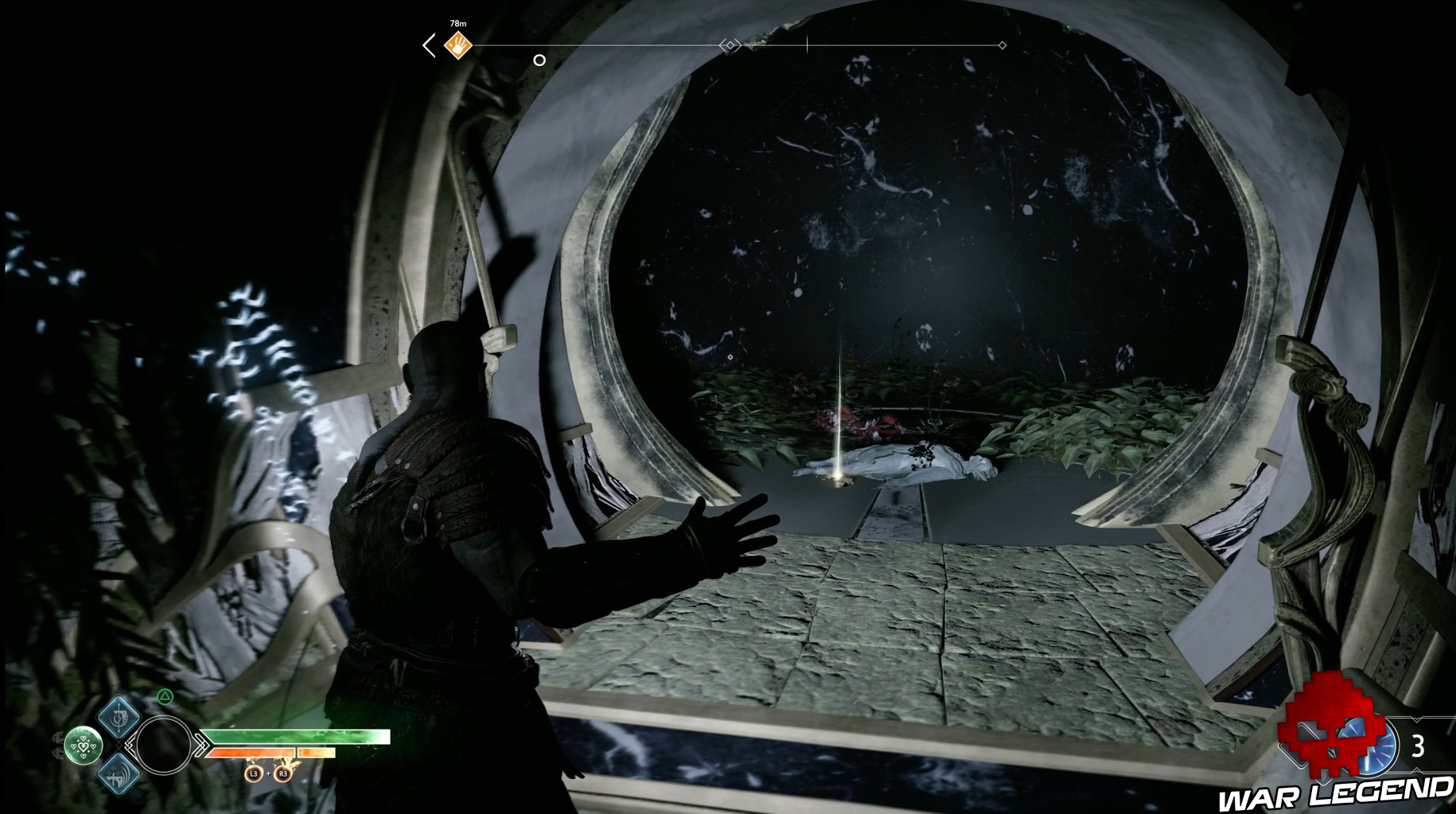Select the upper blue runic attack diamond
Screen dimensions: 1456x814
click(x=120, y=717)
